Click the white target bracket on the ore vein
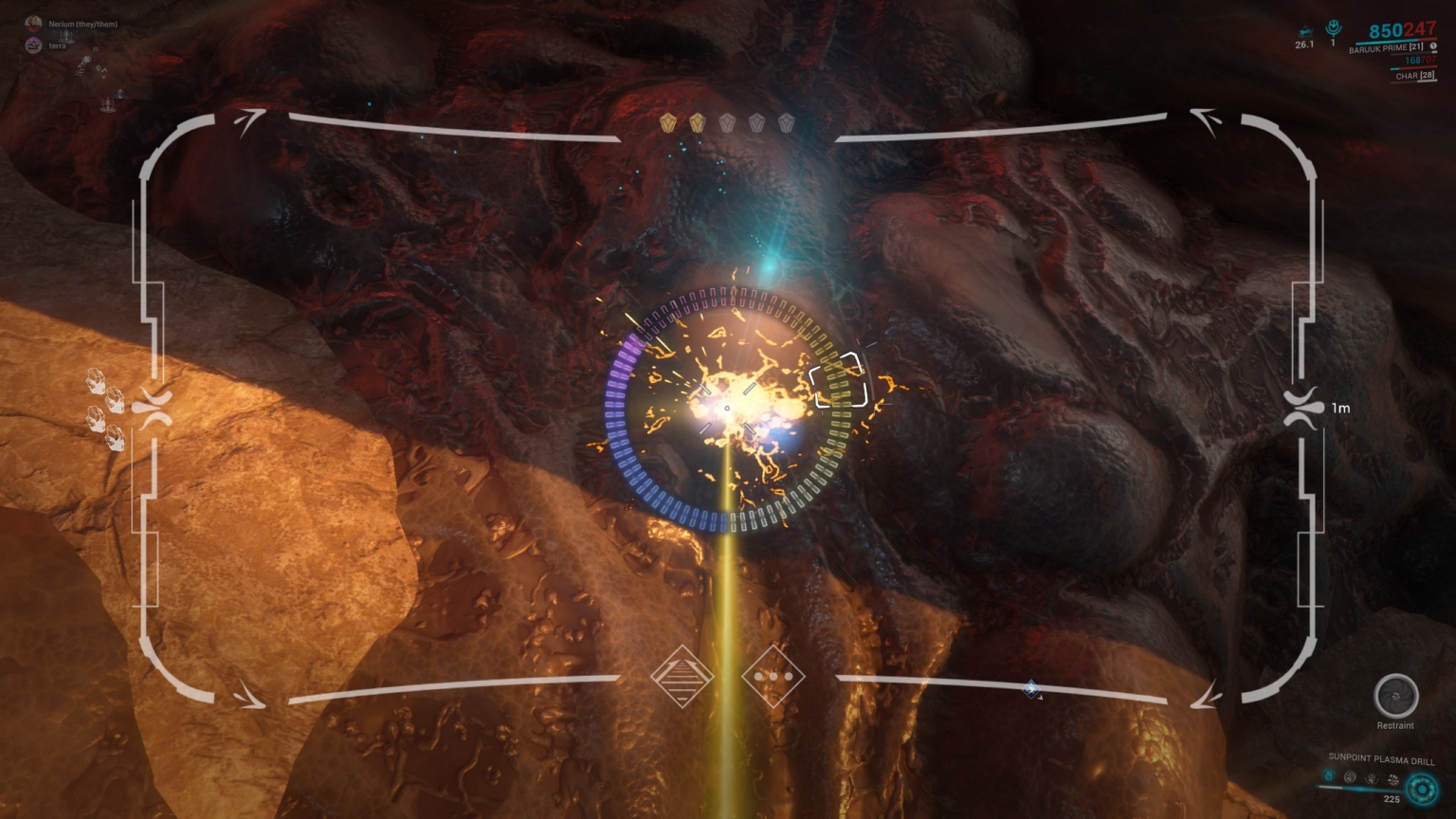Viewport: 1456px width, 819px height. pos(840,381)
